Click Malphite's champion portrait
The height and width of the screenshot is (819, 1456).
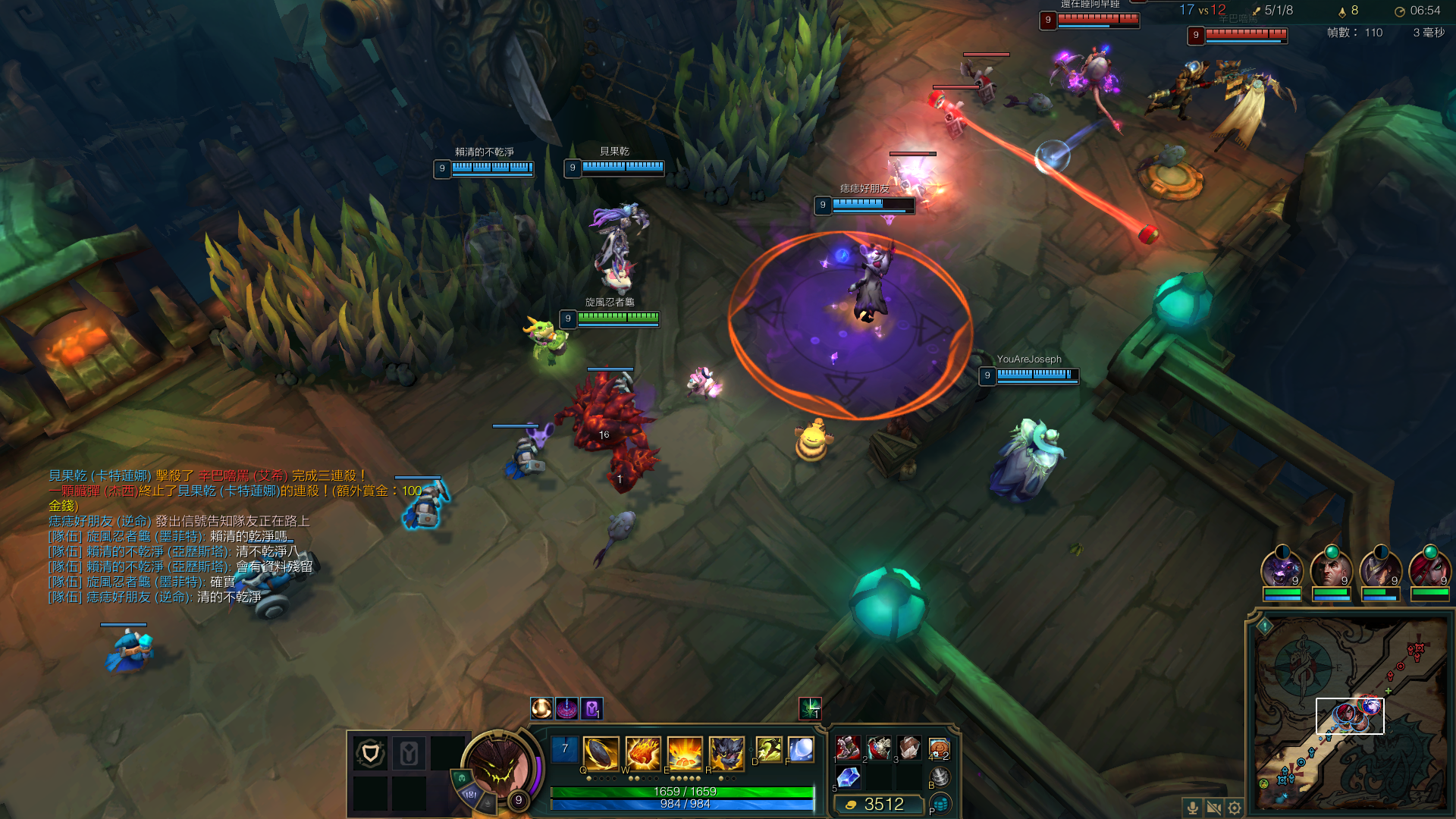pos(497,766)
